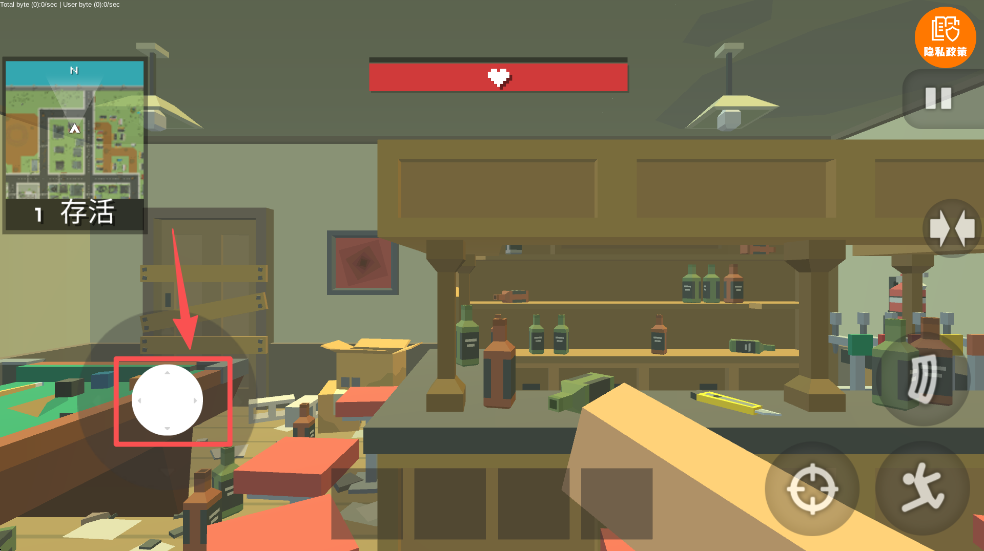This screenshot has width=984, height=551.
Task: Tap the white movement joystick
Action: click(x=167, y=400)
